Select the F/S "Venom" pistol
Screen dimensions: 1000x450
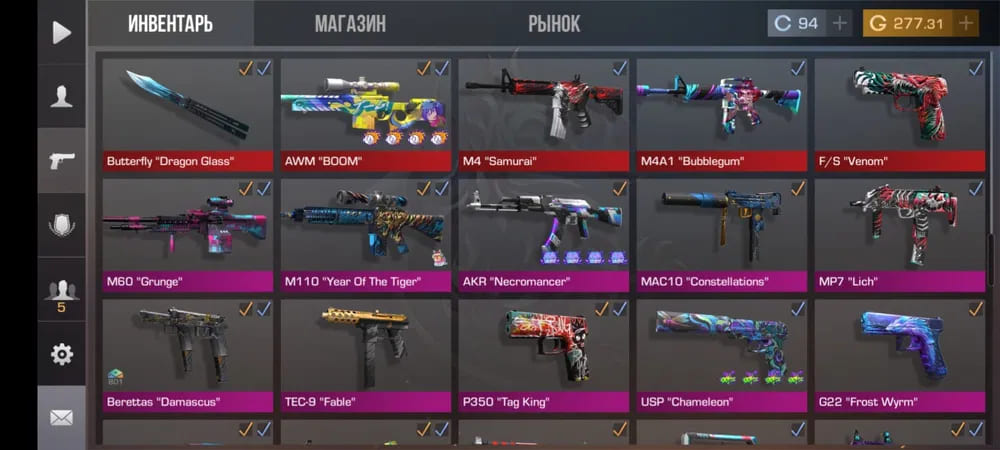point(899,114)
